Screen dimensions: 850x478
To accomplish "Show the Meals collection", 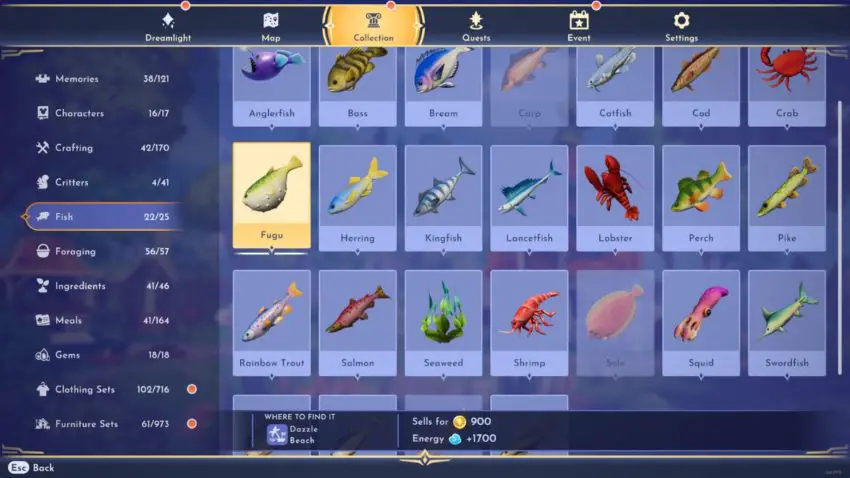I will [102, 320].
